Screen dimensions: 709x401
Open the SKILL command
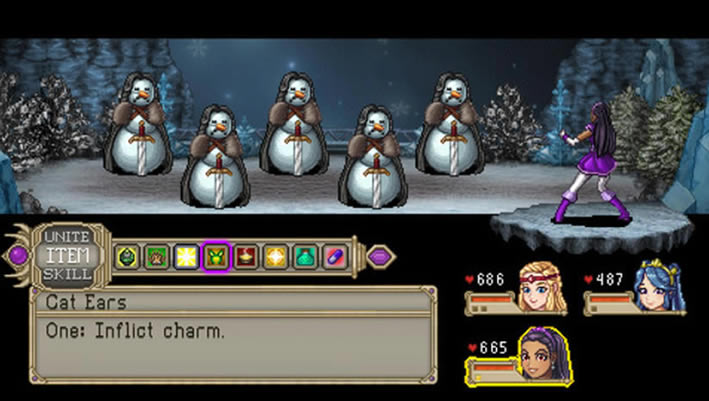click(x=67, y=273)
